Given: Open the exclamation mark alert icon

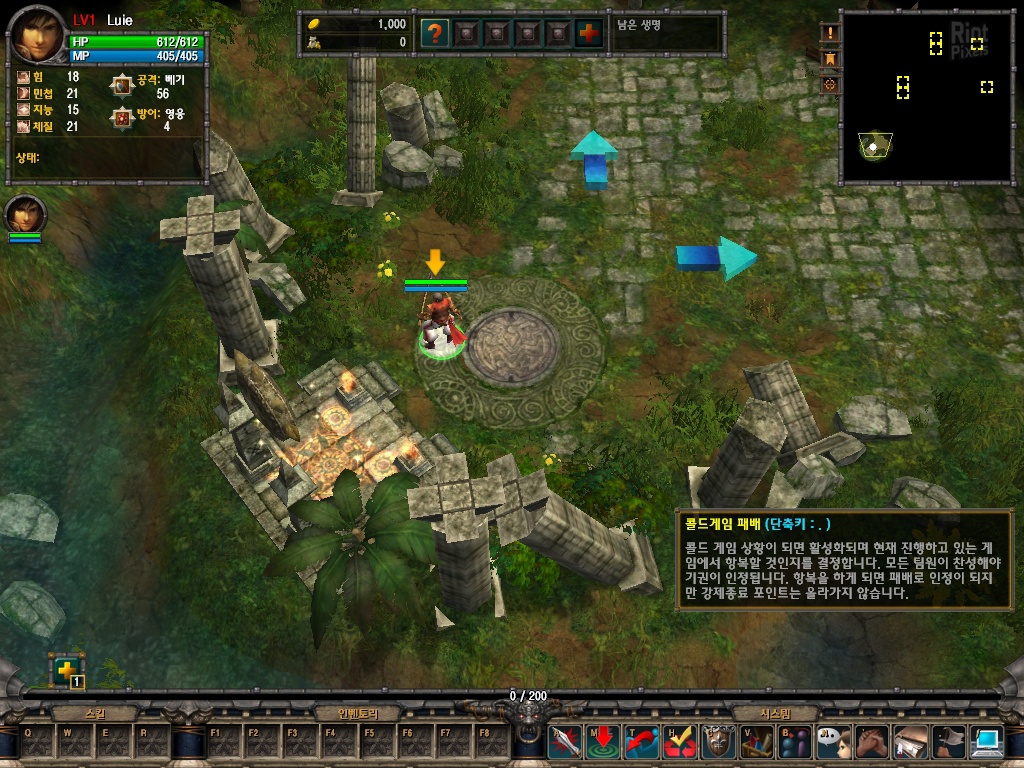Looking at the screenshot, I should tap(830, 33).
